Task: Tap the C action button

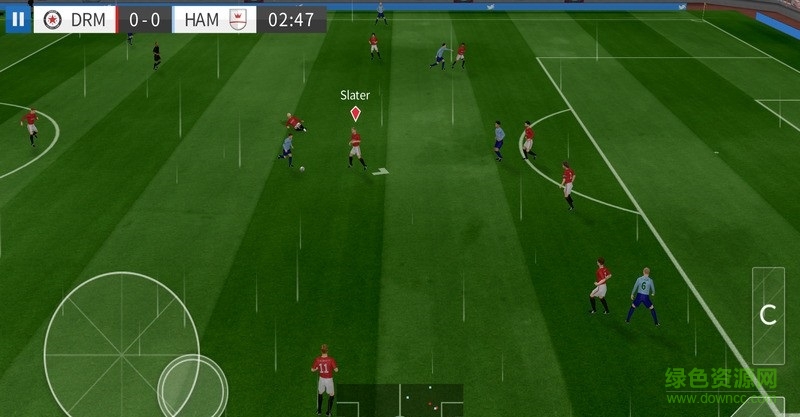Action: [768, 315]
